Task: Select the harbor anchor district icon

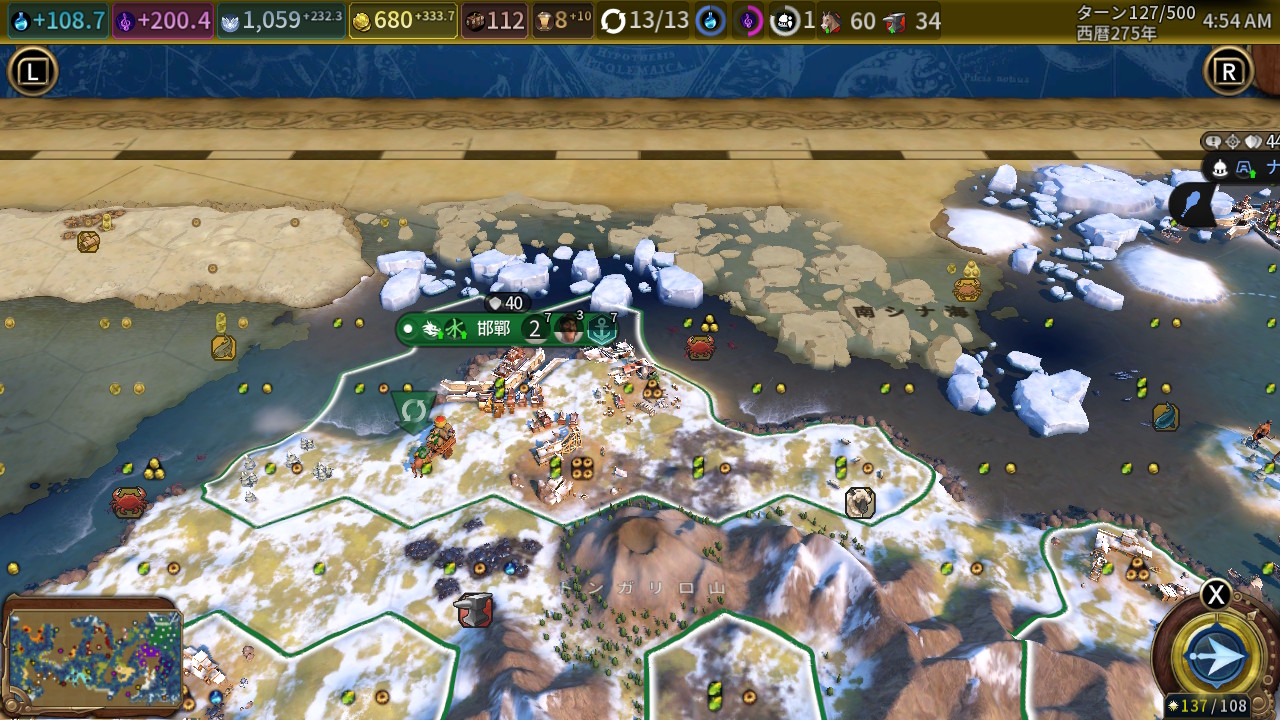Action: pyautogui.click(x=601, y=329)
